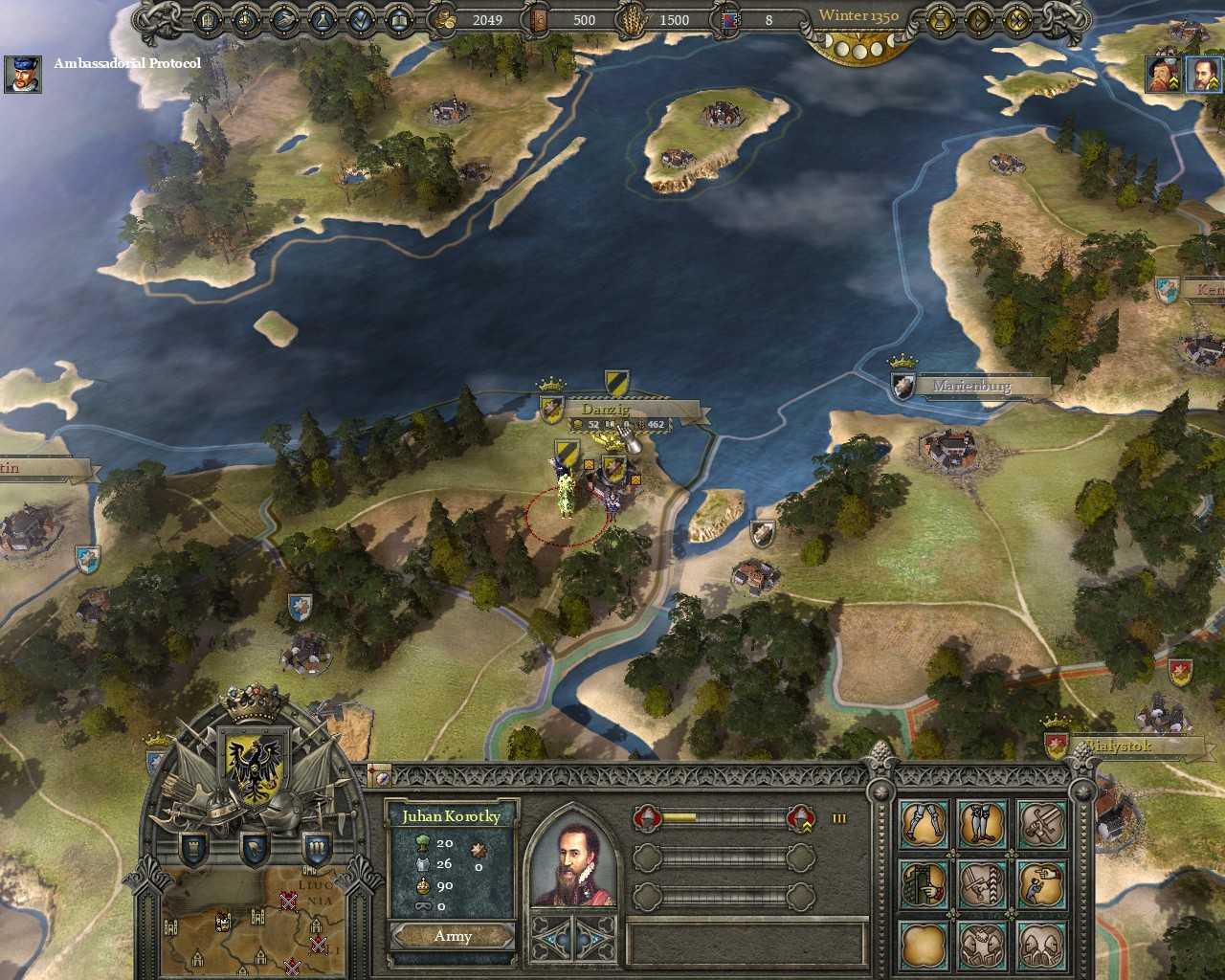This screenshot has width=1225, height=980.
Task: Open the buildings panel on the top toolbar
Action: [207, 19]
